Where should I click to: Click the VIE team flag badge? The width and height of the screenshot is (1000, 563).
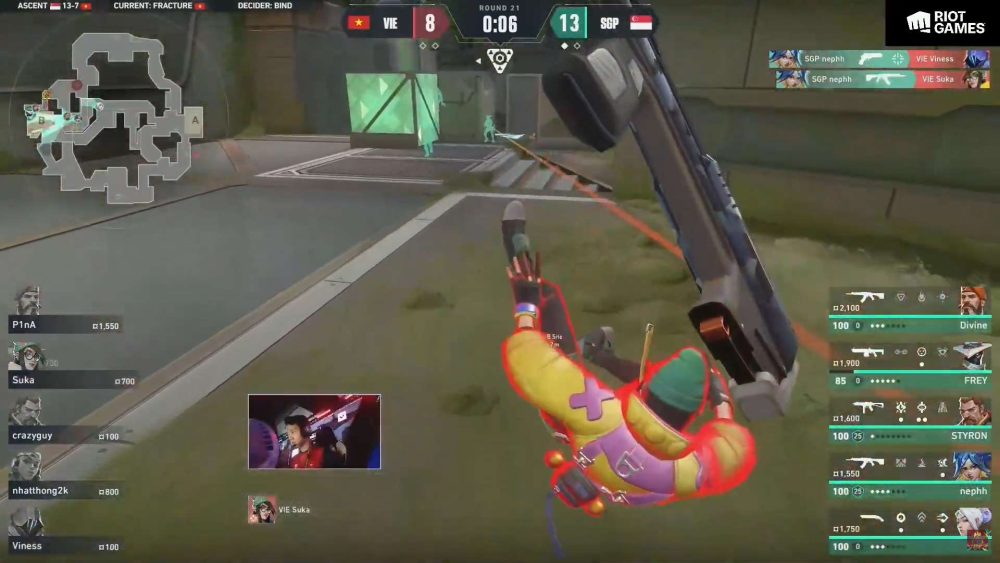click(358, 23)
